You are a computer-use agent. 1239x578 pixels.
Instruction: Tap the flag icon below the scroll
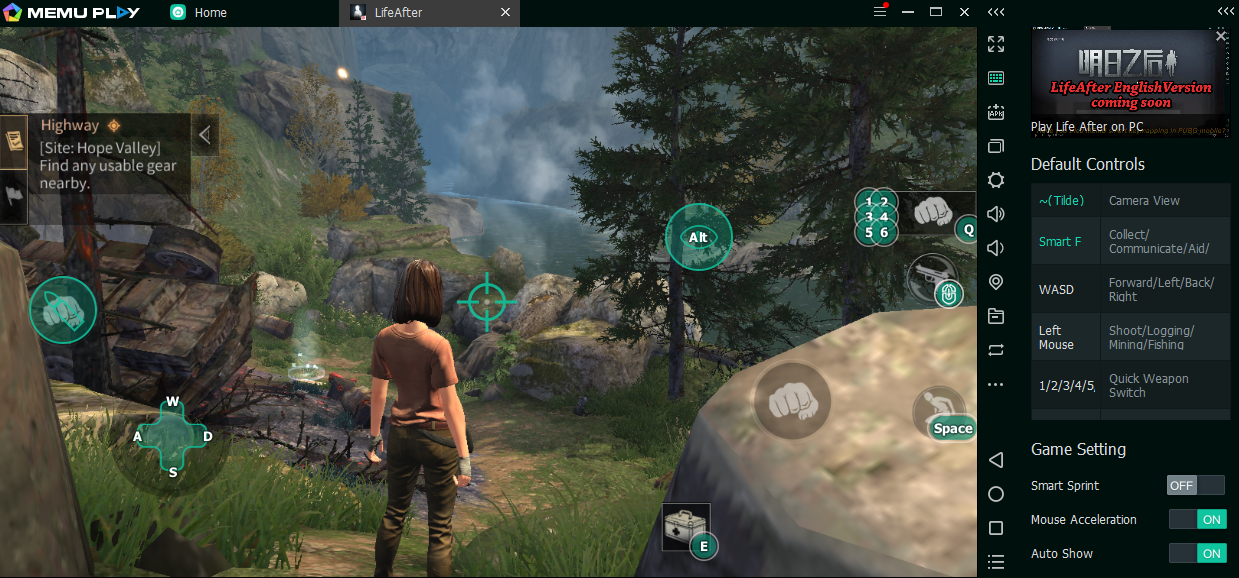(13, 197)
